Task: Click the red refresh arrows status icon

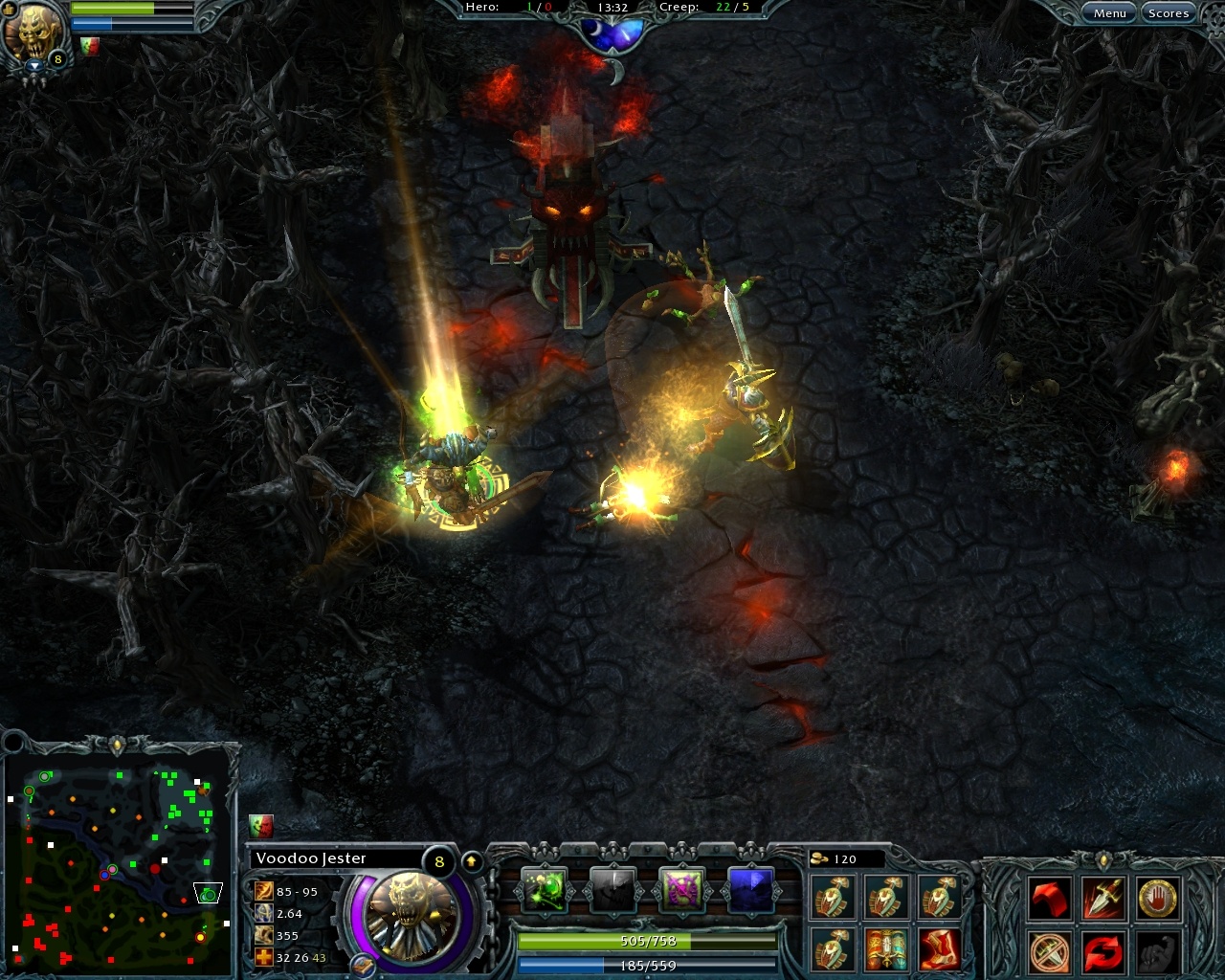Action: (1102, 950)
